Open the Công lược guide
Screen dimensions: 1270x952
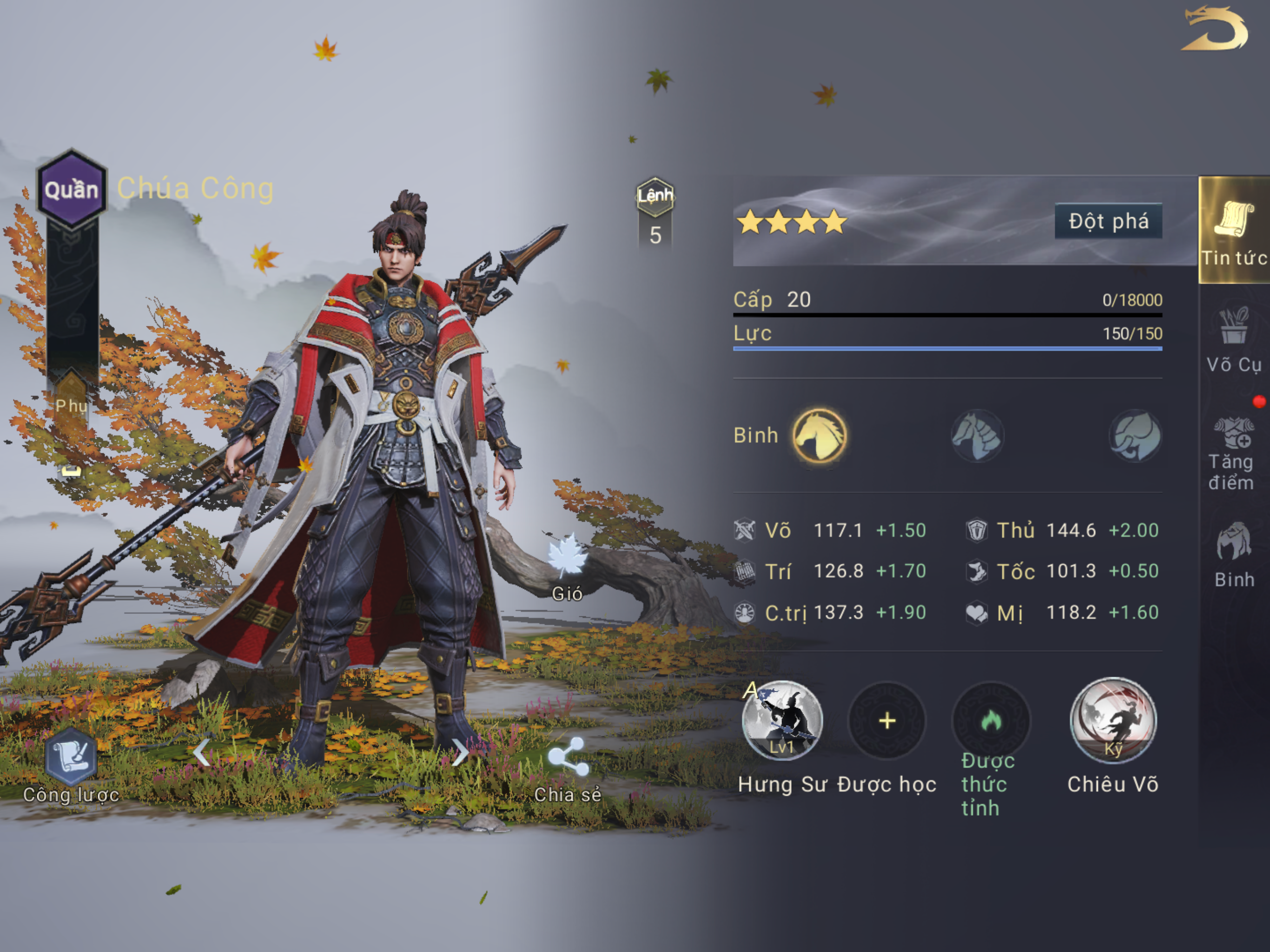point(71,758)
